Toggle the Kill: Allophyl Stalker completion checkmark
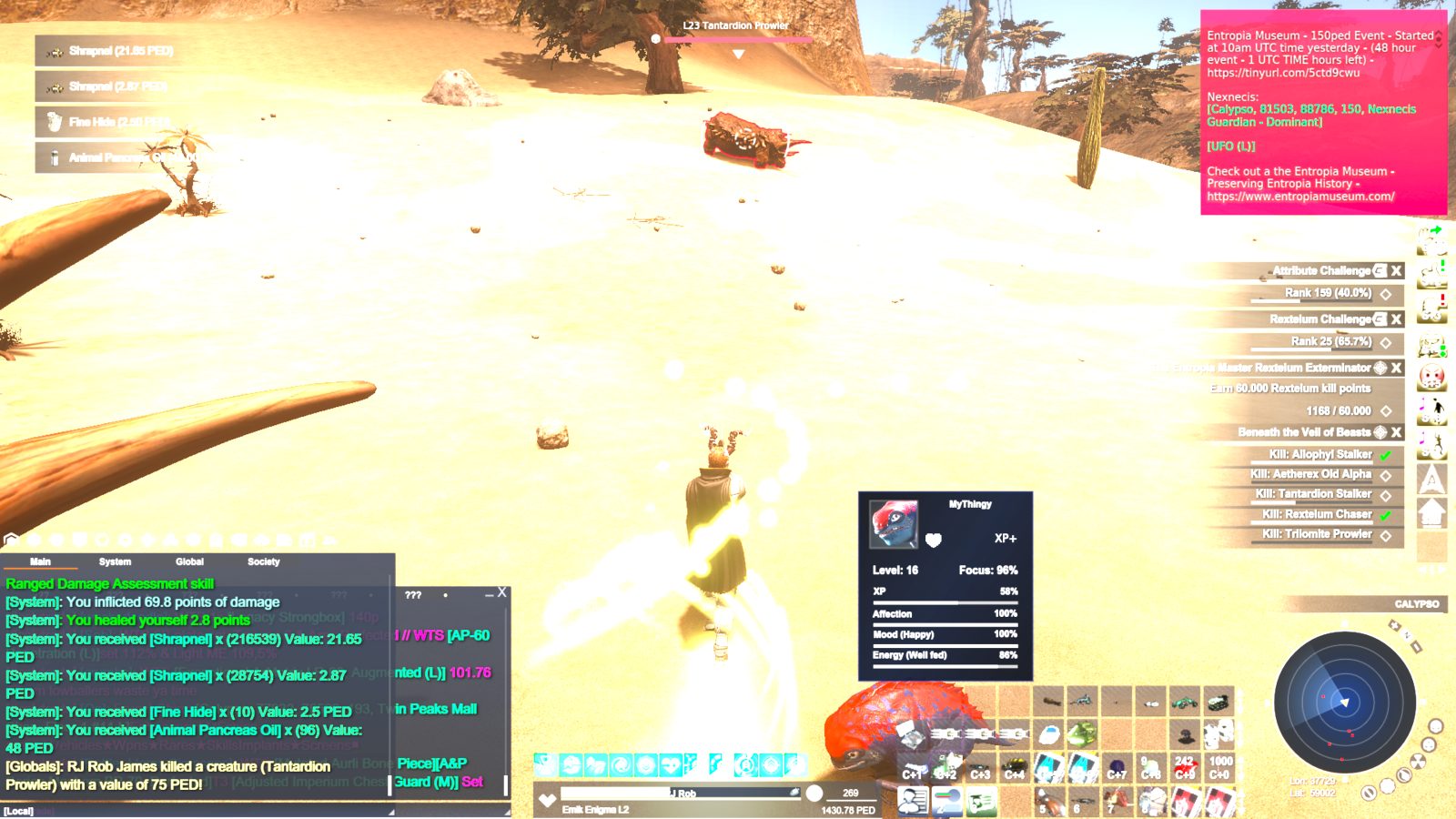This screenshot has width=1456, height=819. 1387,454
